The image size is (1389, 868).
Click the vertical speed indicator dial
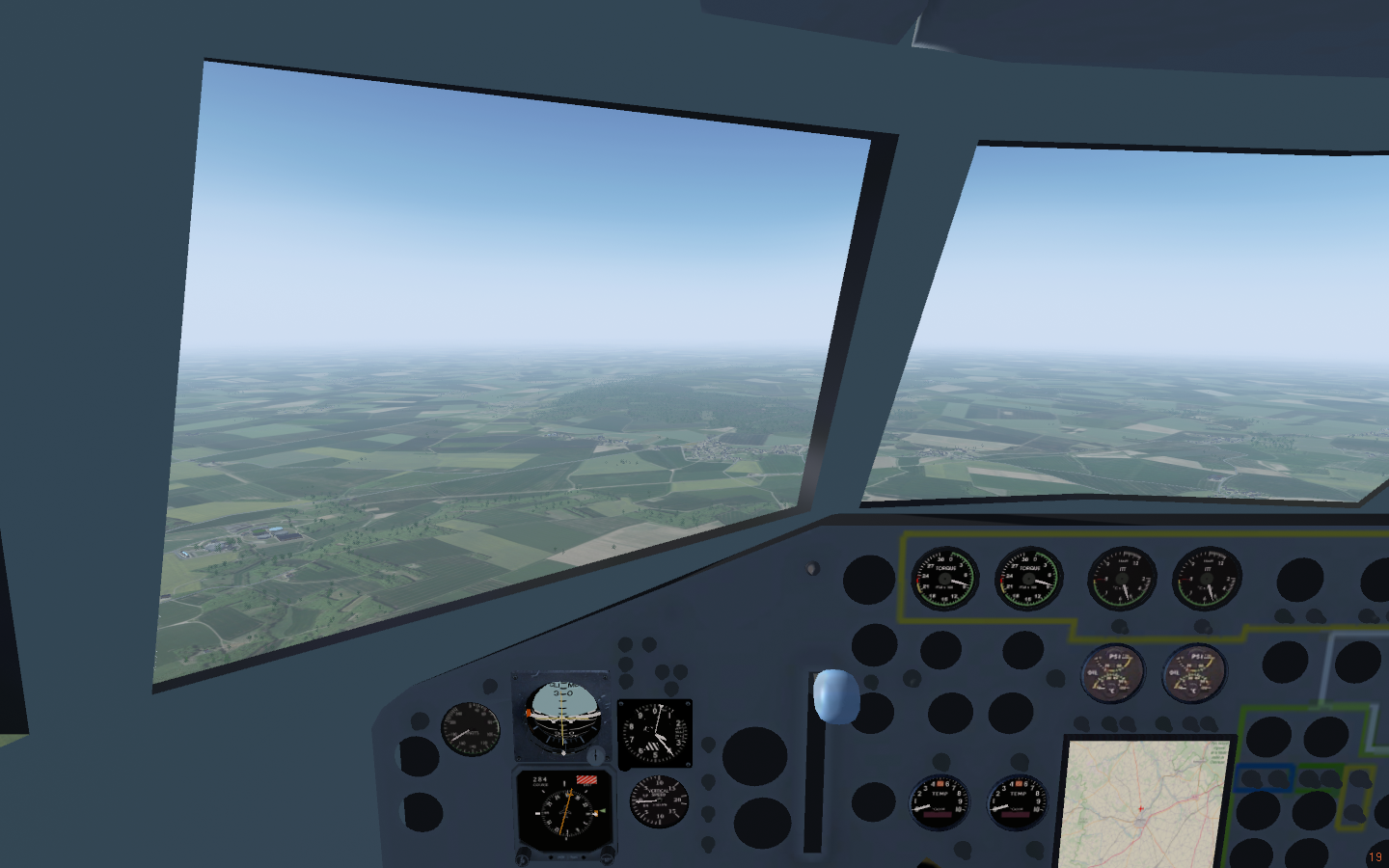[x=658, y=800]
